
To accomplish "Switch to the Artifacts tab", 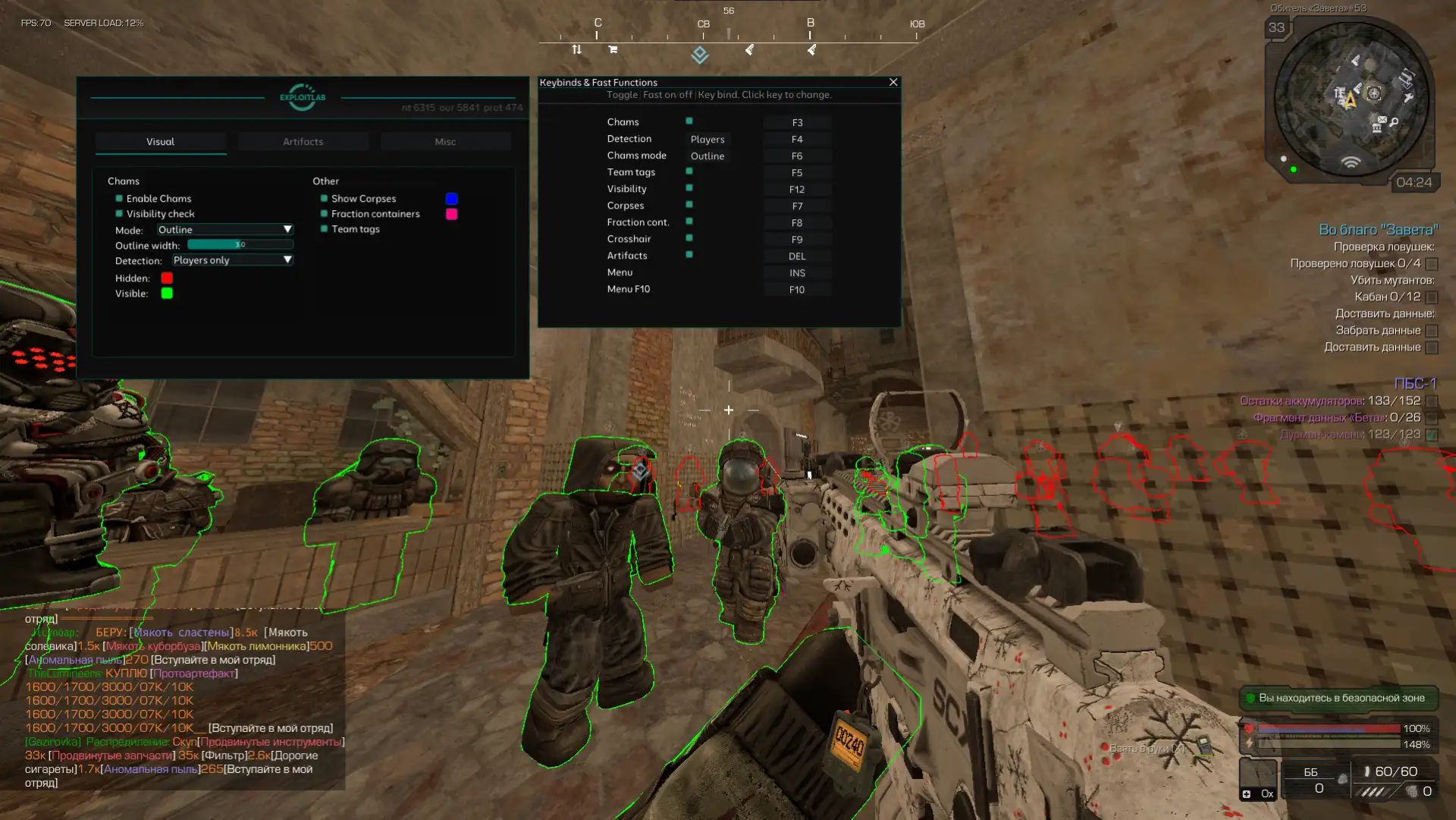I will click(x=303, y=142).
